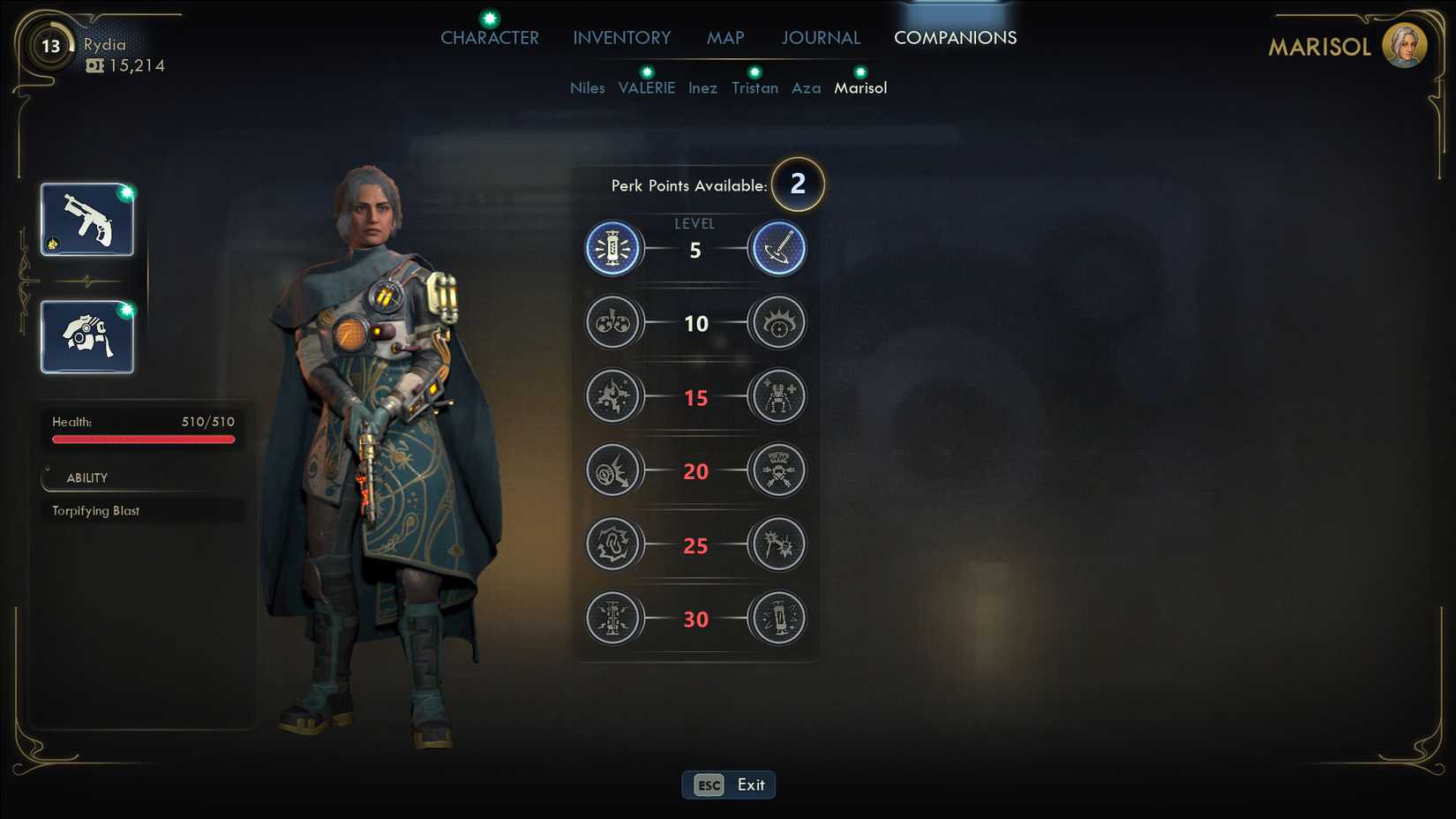Choose companion Inez

pyautogui.click(x=703, y=88)
